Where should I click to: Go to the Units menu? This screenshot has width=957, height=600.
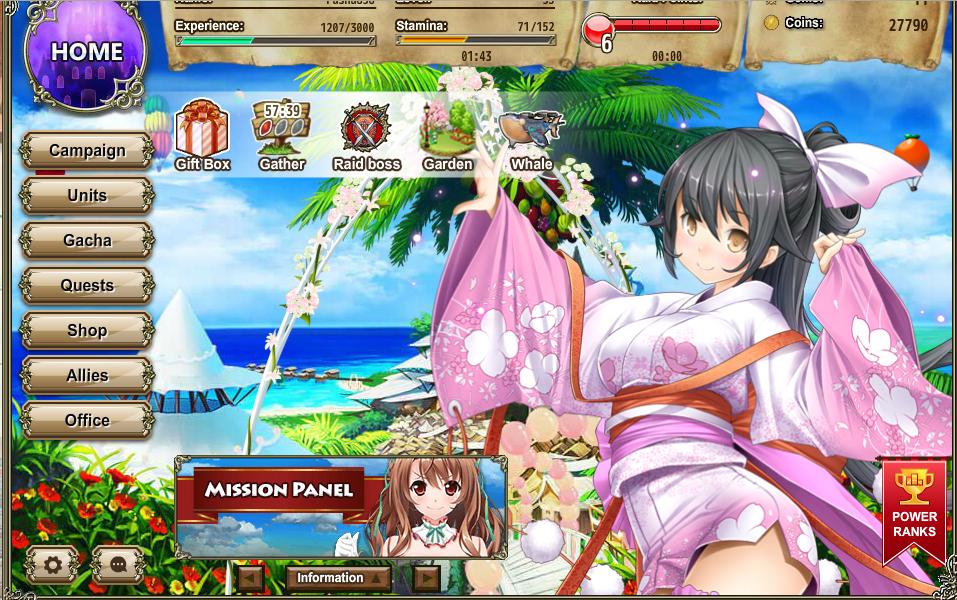87,196
